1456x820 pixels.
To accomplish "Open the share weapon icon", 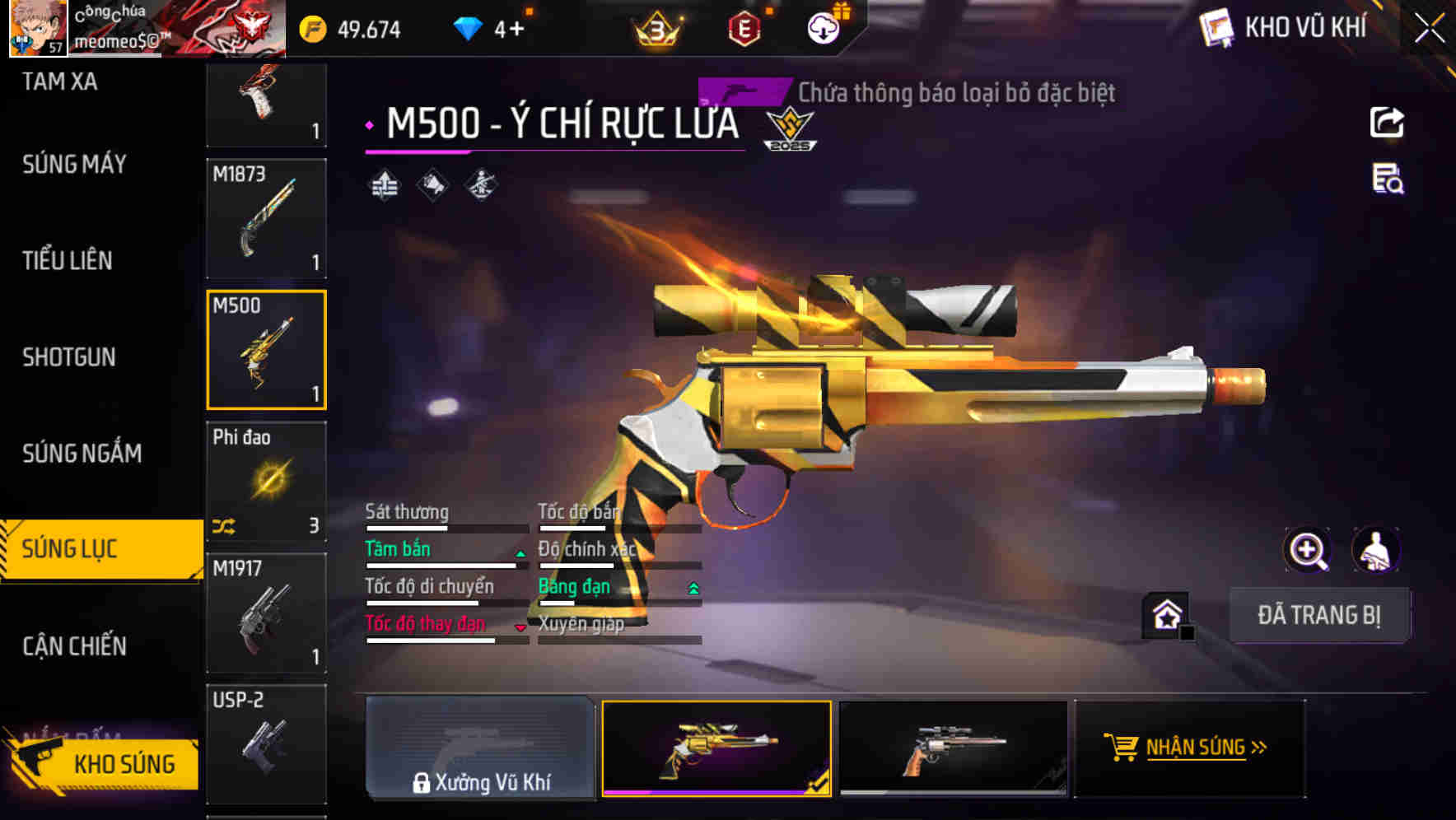I will pyautogui.click(x=1387, y=122).
